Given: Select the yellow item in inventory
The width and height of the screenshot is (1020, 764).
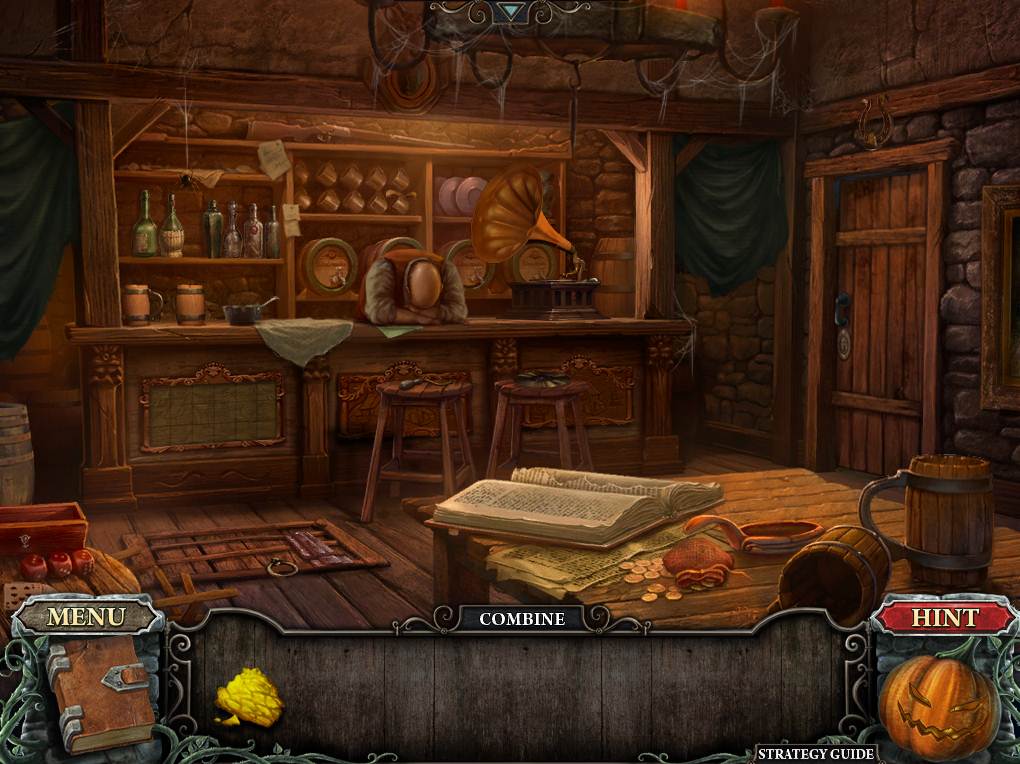Looking at the screenshot, I should tap(248, 696).
